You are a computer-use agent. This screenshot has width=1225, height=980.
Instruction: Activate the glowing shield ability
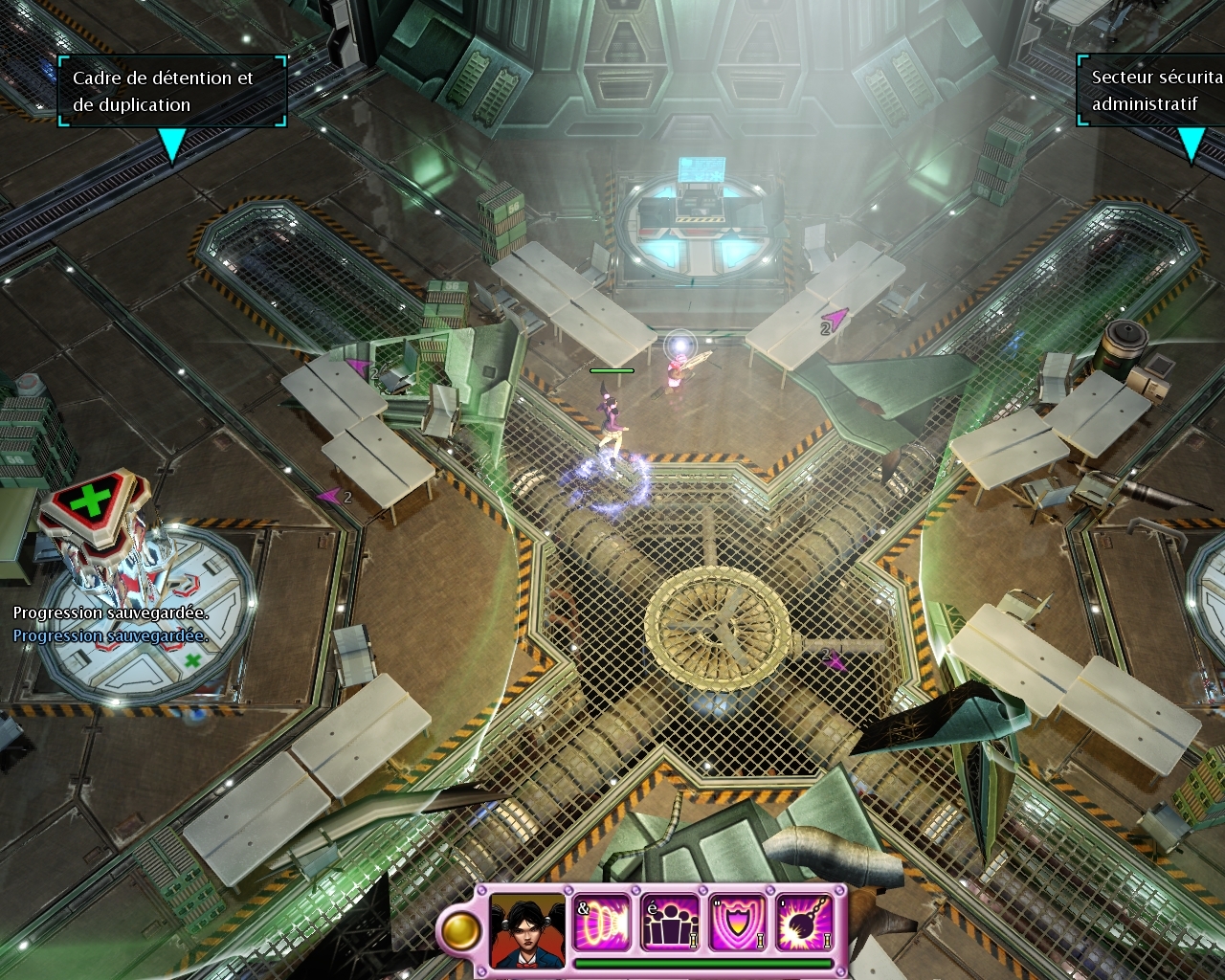coord(738,924)
